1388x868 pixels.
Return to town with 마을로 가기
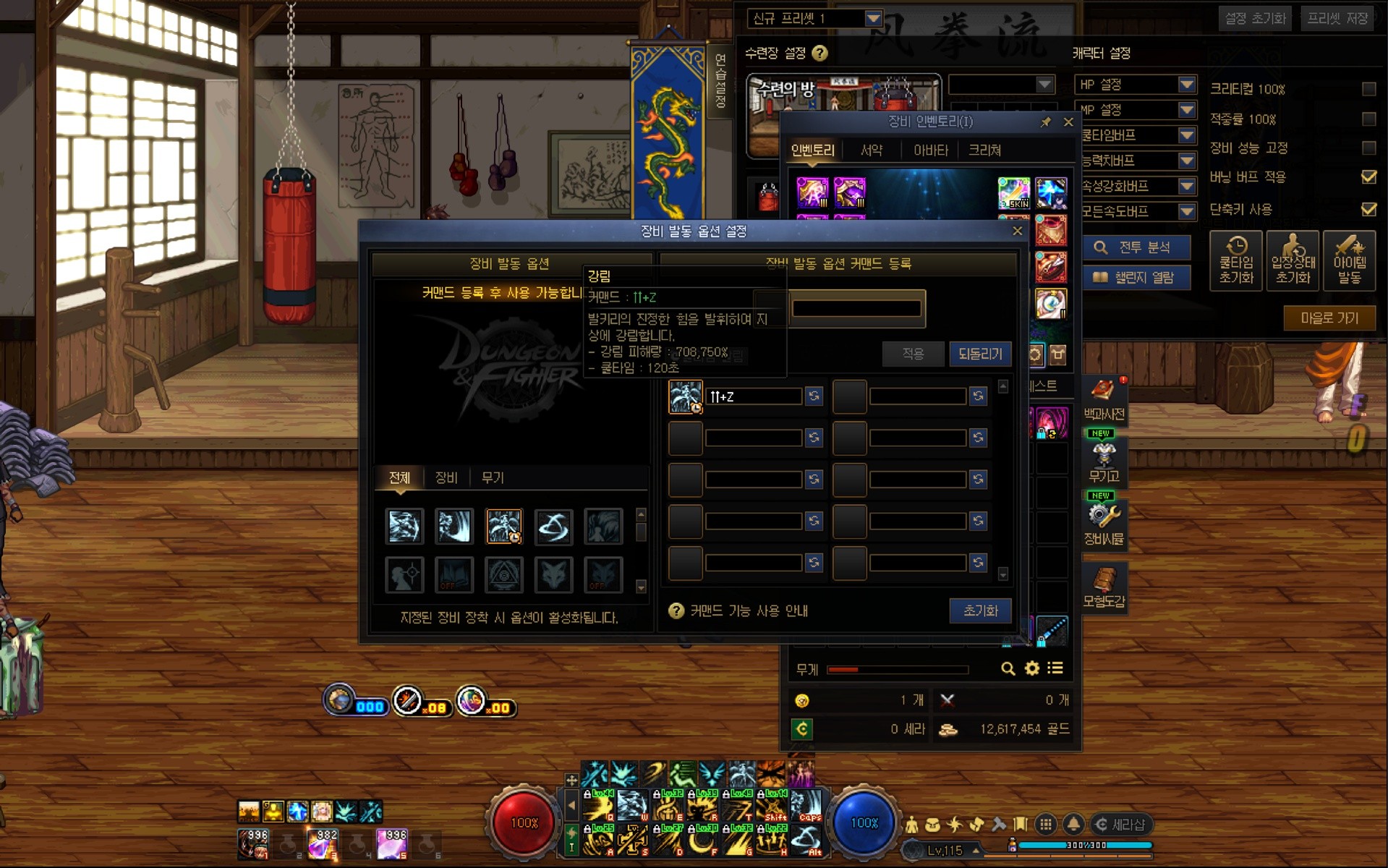[x=1329, y=318]
